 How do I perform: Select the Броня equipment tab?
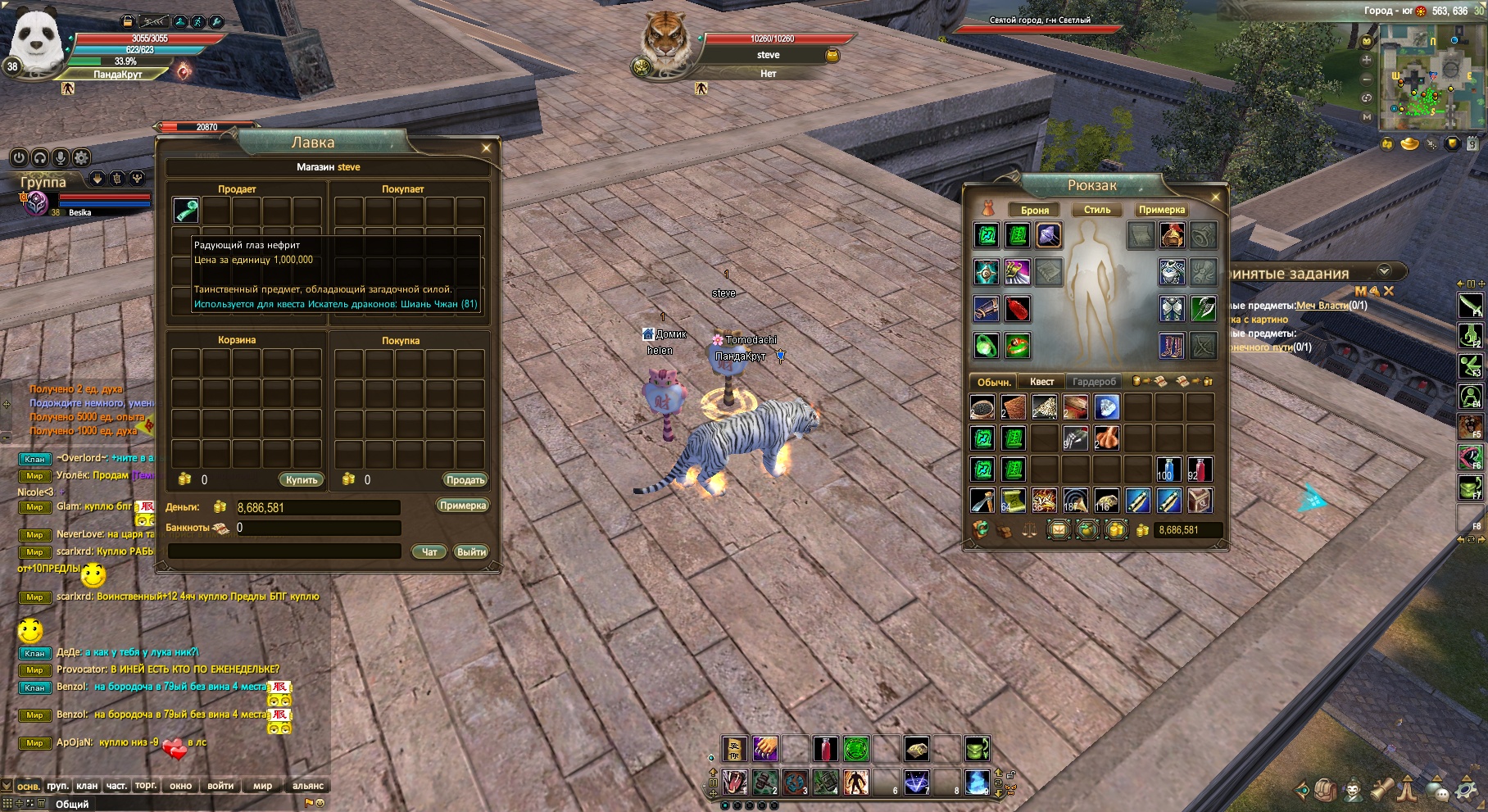[x=1034, y=210]
